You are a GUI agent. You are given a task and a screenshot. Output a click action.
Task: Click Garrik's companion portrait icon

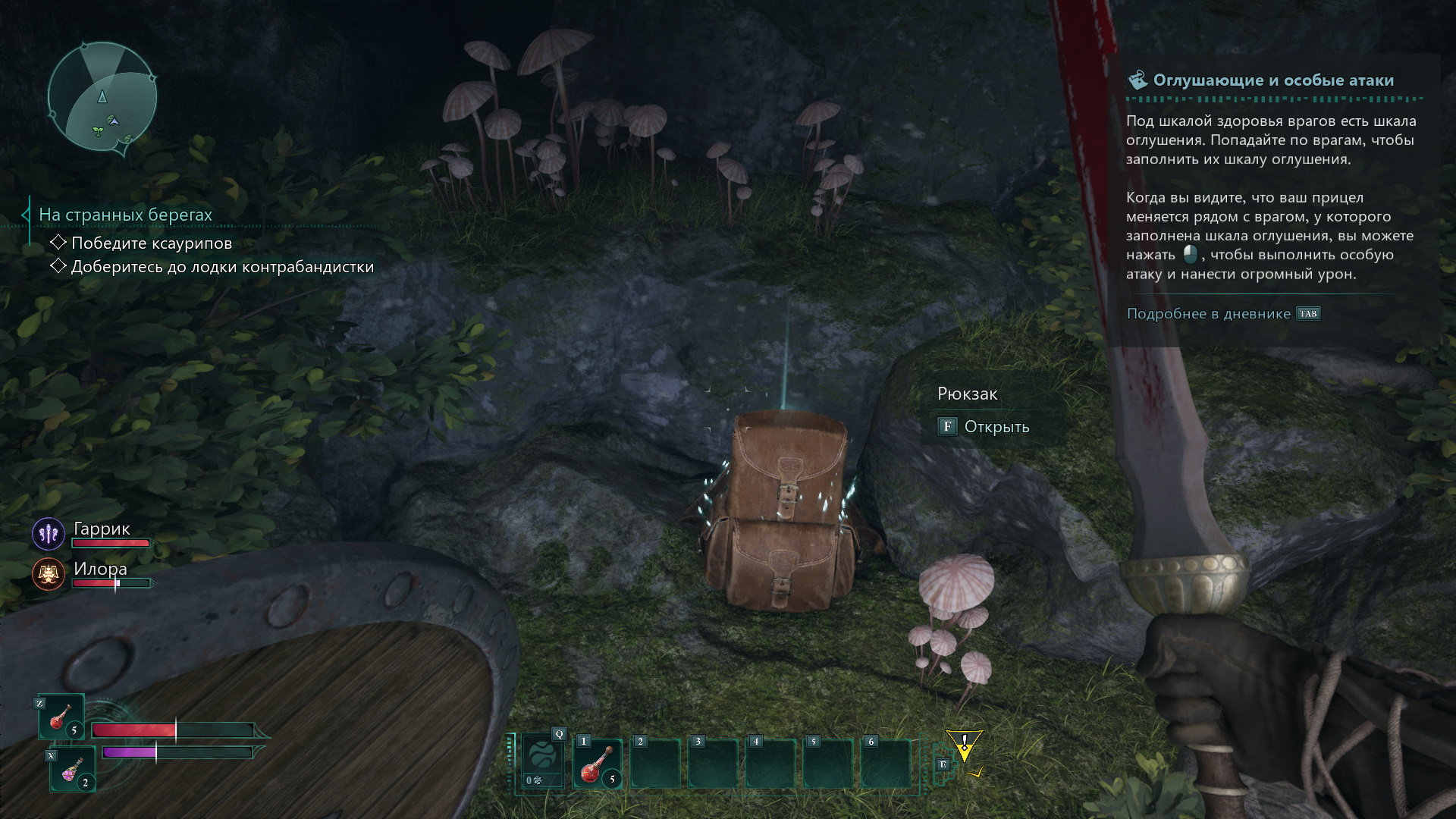49,534
